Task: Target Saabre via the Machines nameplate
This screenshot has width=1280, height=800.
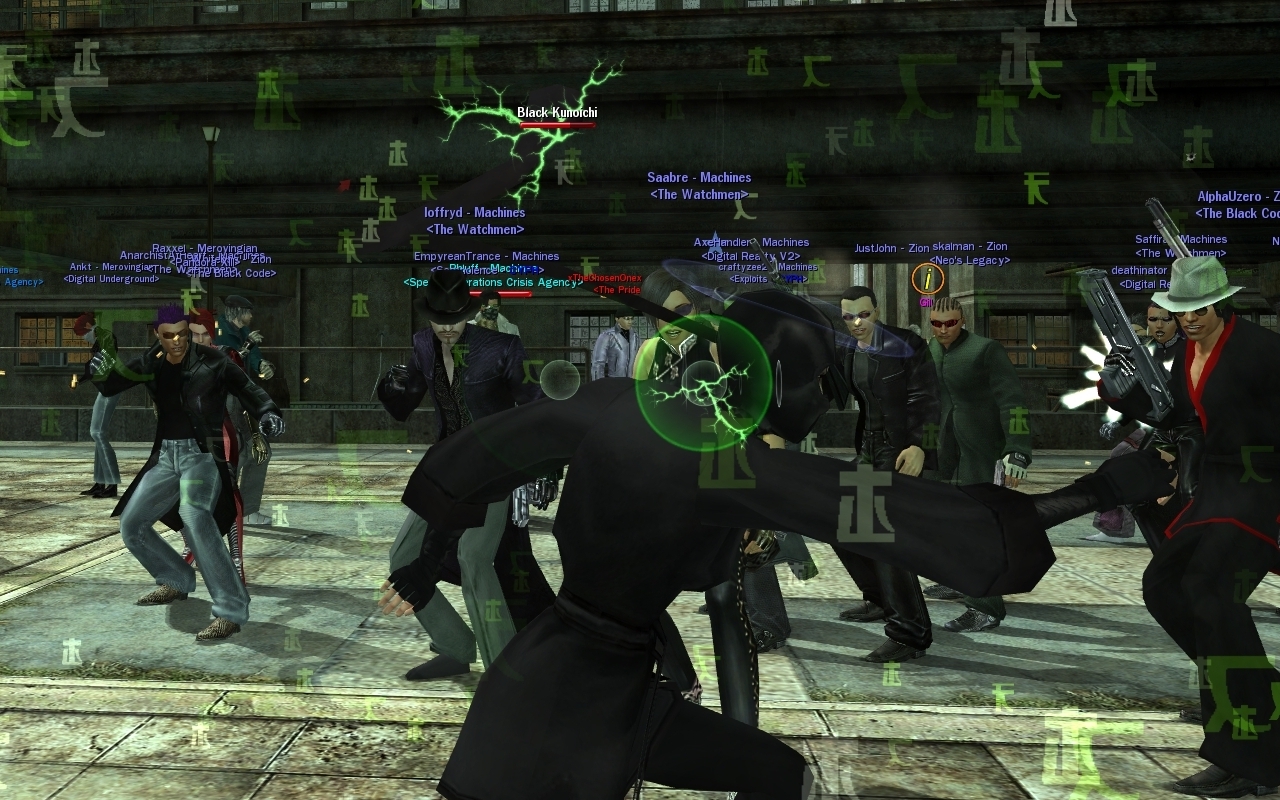Action: tap(699, 178)
